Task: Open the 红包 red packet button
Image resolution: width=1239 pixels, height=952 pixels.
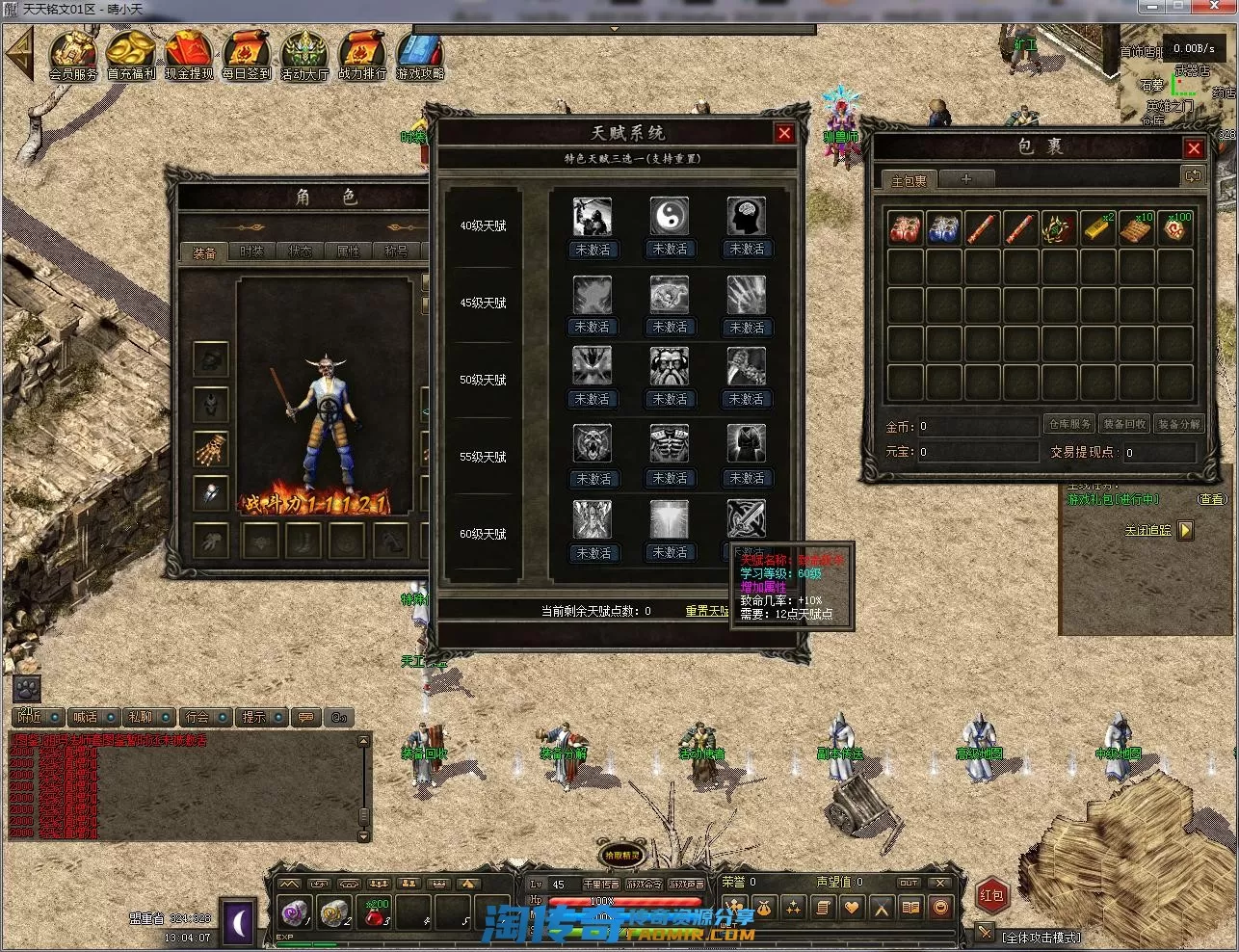Action: click(992, 895)
